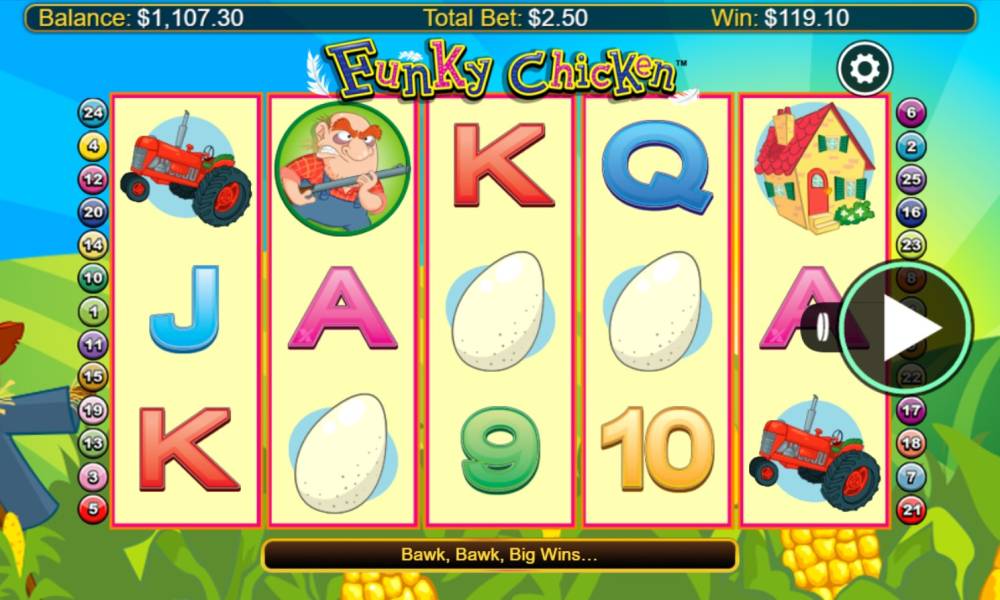Select the red payline 5 marker
The height and width of the screenshot is (600, 1000).
[x=93, y=508]
